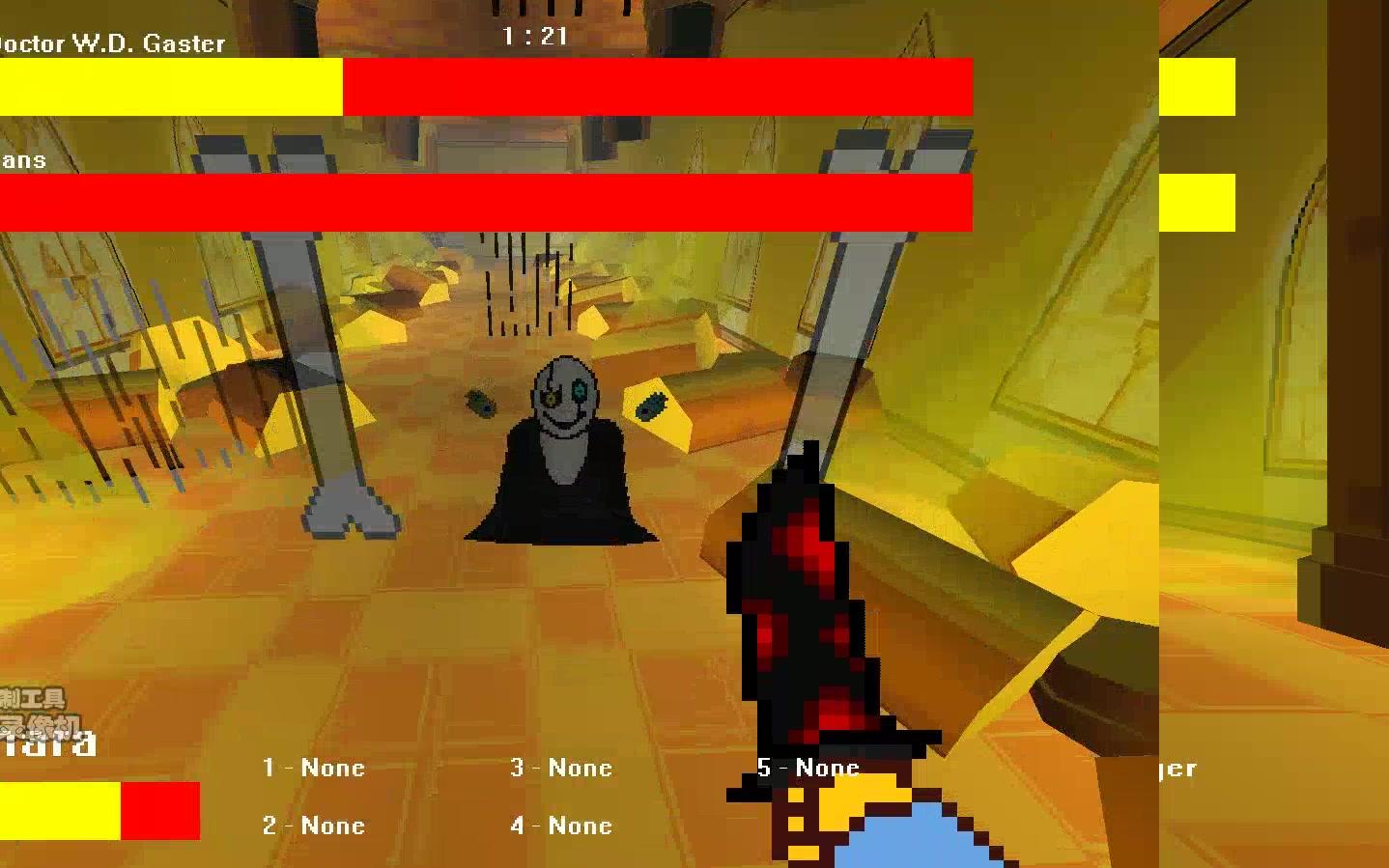The width and height of the screenshot is (1389, 868).
Task: Click the equipped red pixel gun sprite
Action: click(816, 599)
